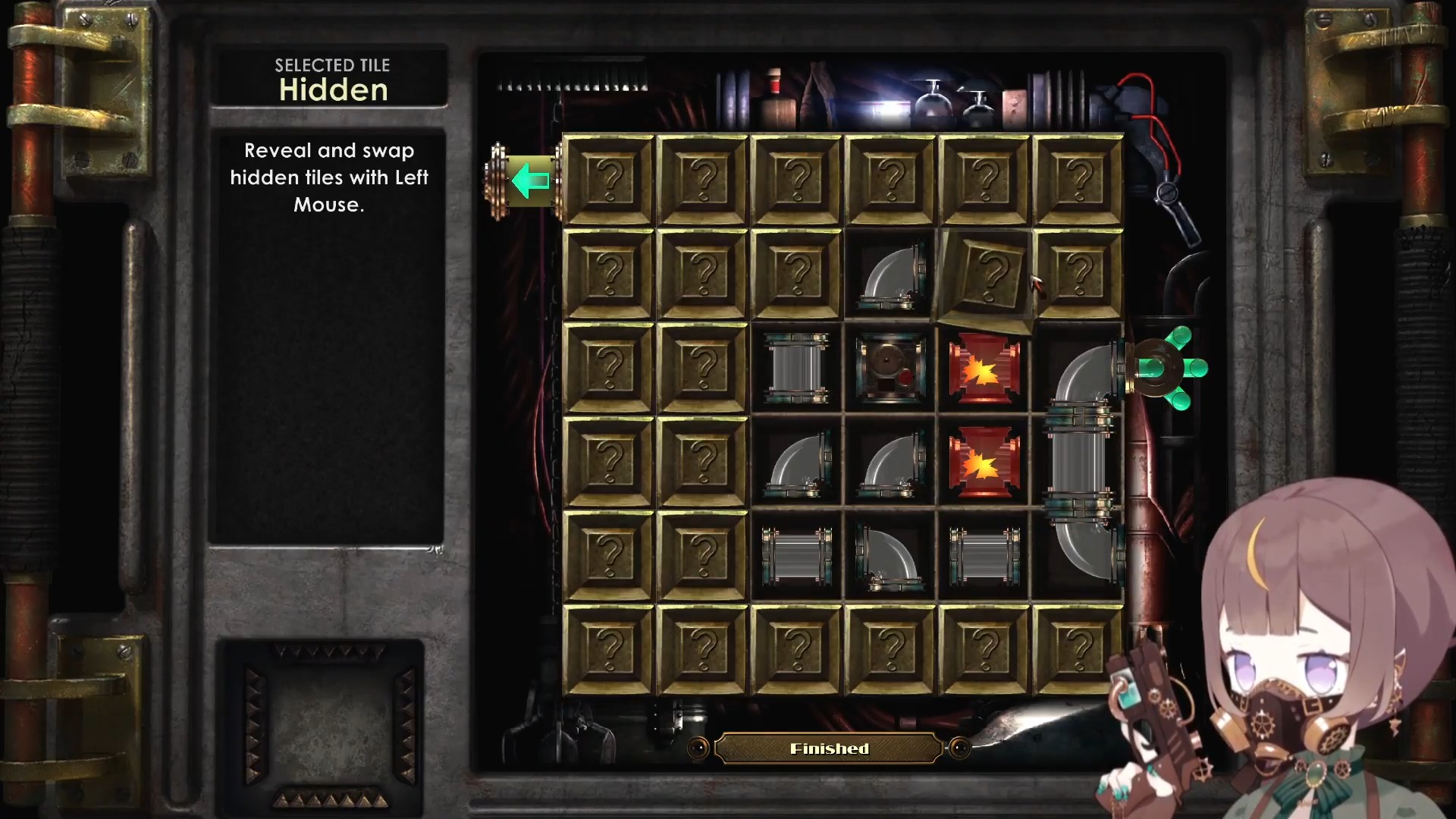Pick the elbow pipe below the brass valve tile

pyautogui.click(x=890, y=462)
